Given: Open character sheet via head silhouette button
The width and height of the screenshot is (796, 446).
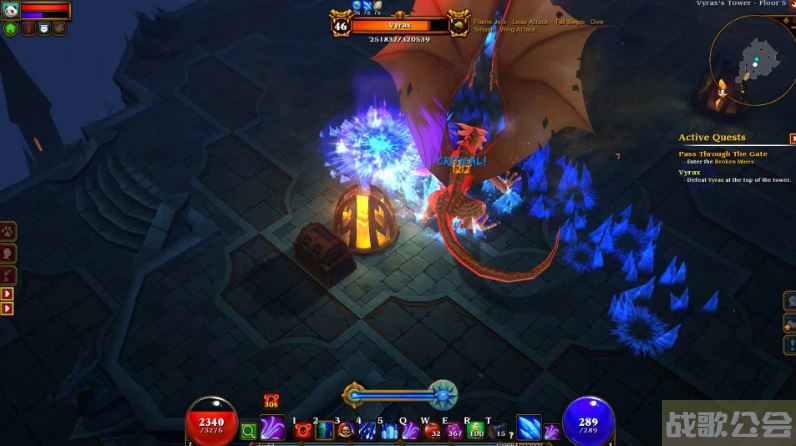Looking at the screenshot, I should 8,255.
